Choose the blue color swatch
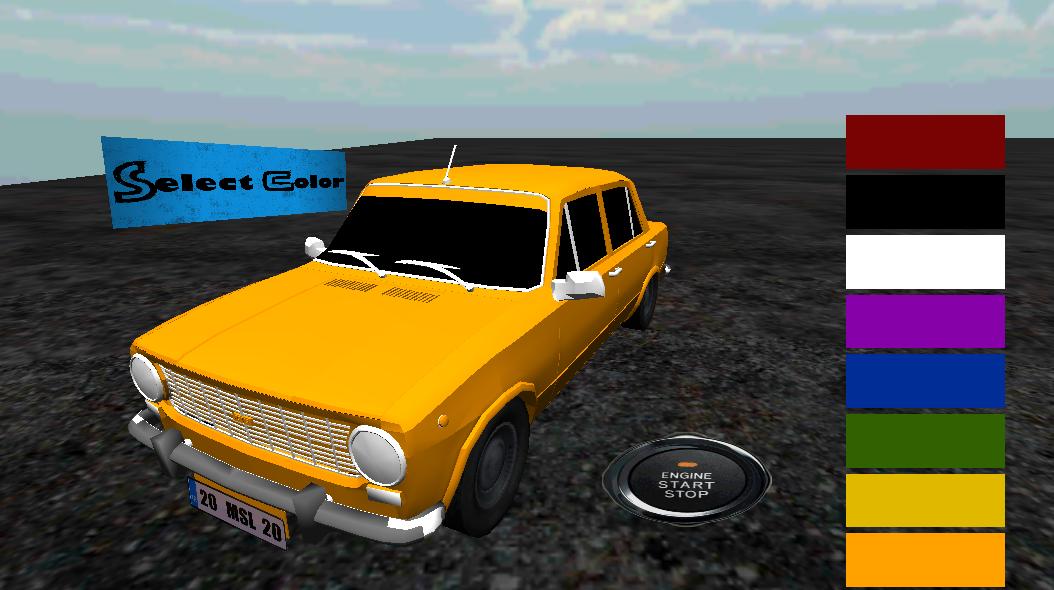1054x590 pixels. click(925, 381)
